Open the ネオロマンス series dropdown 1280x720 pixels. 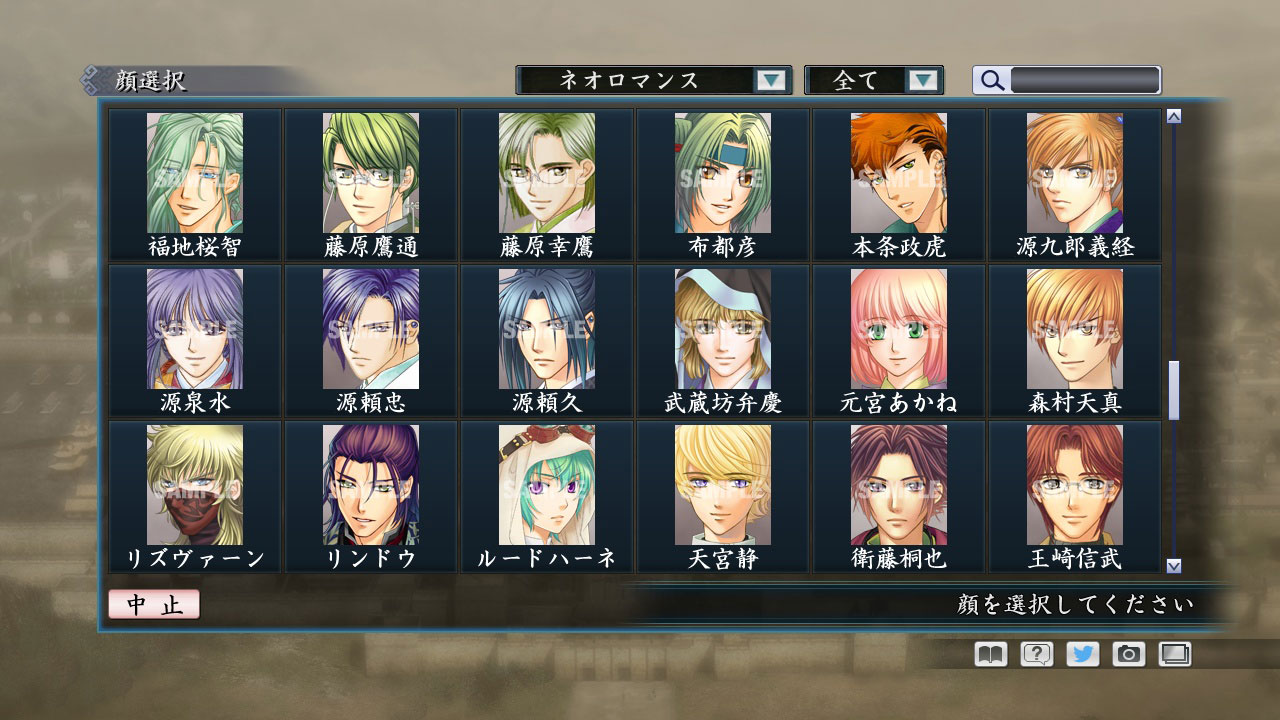coord(645,80)
